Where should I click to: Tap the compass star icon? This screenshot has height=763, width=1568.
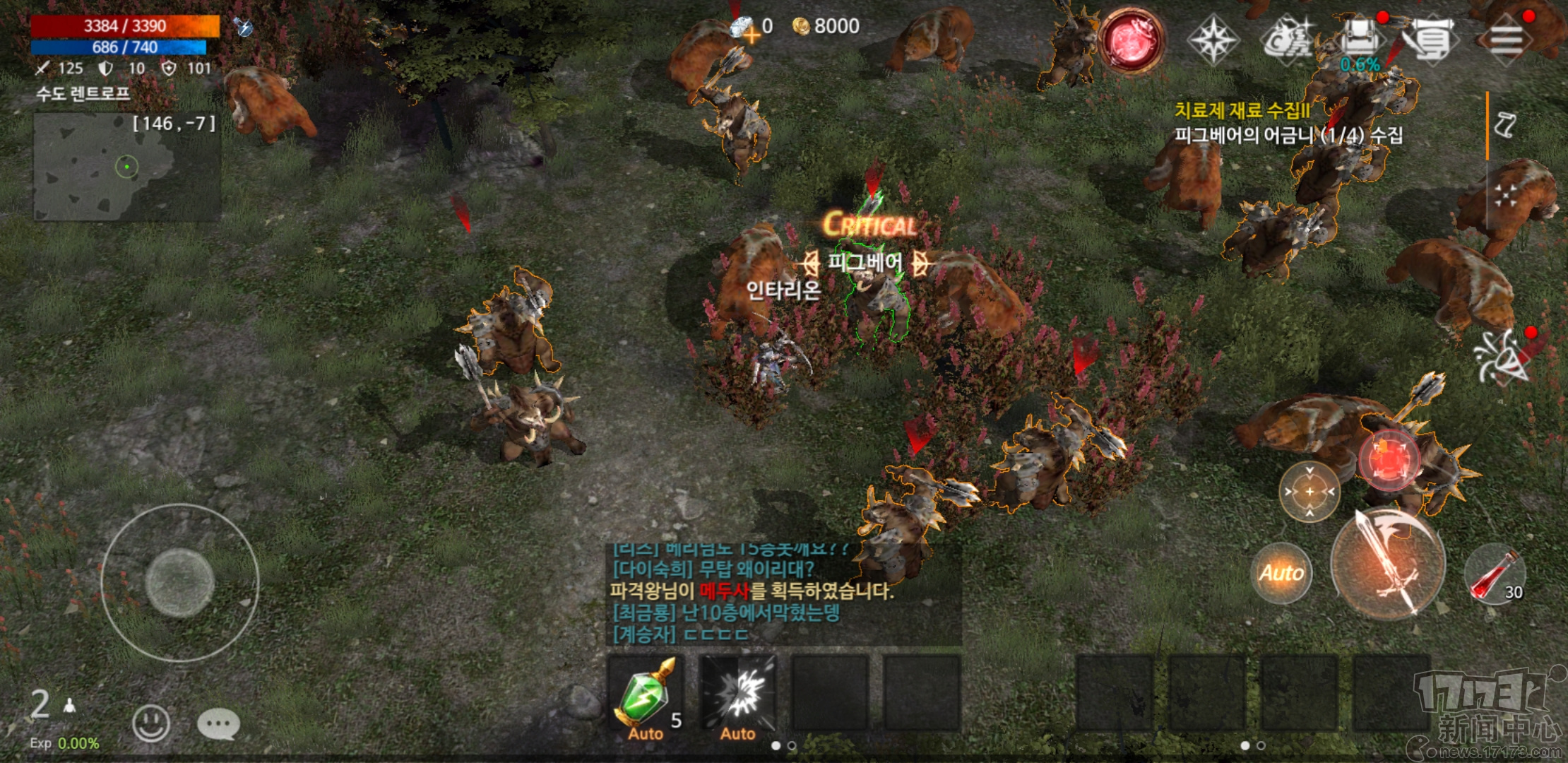pos(1213,40)
